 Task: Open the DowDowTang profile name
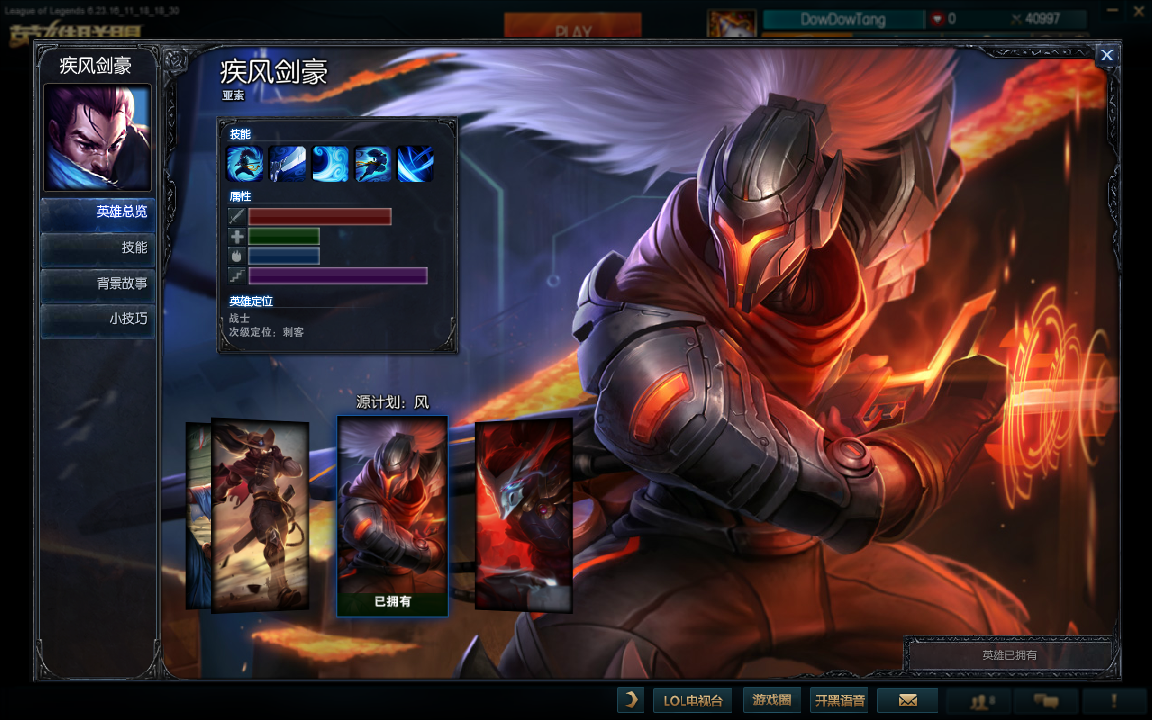click(842, 19)
